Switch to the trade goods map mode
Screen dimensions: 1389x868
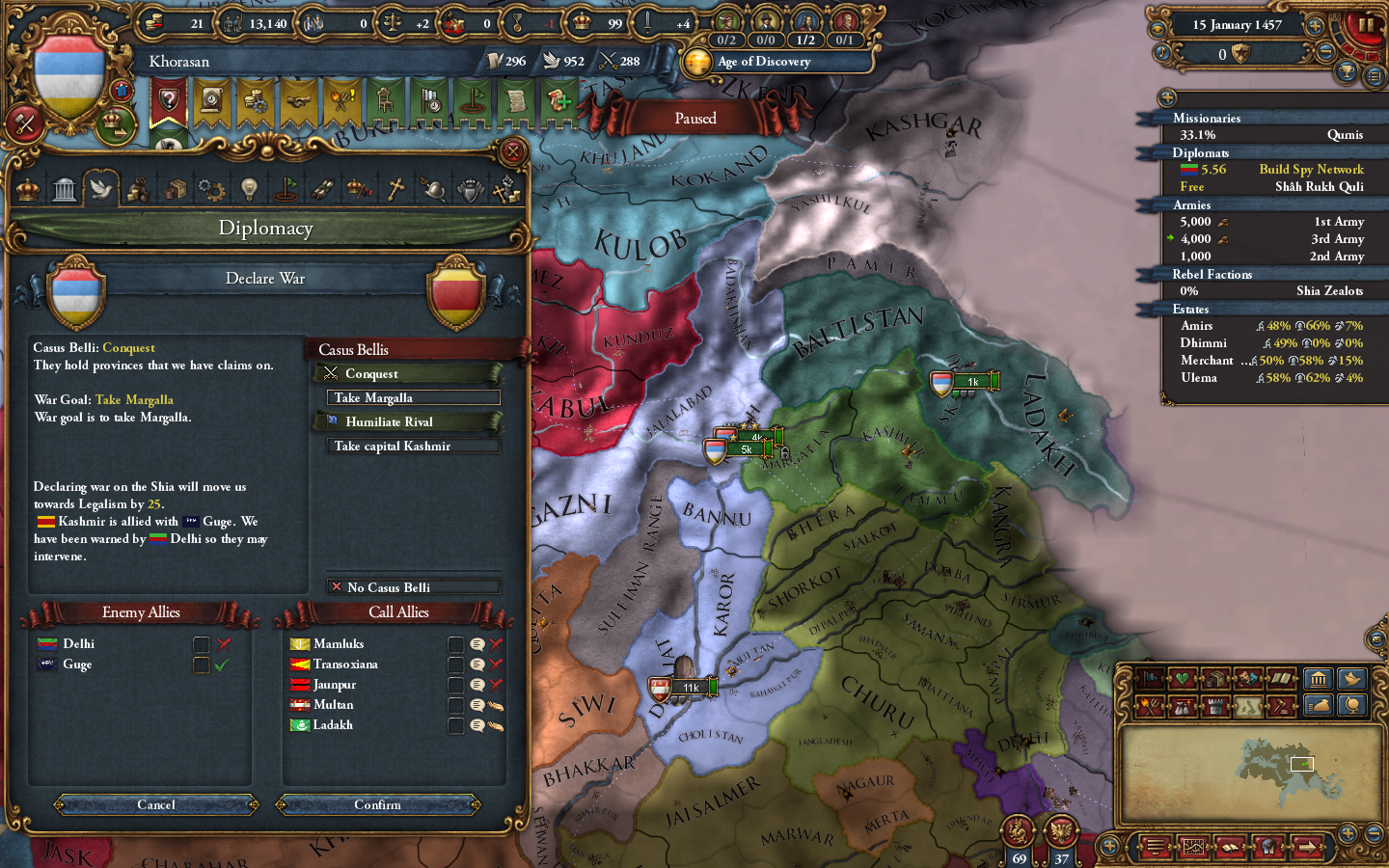click(1215, 678)
